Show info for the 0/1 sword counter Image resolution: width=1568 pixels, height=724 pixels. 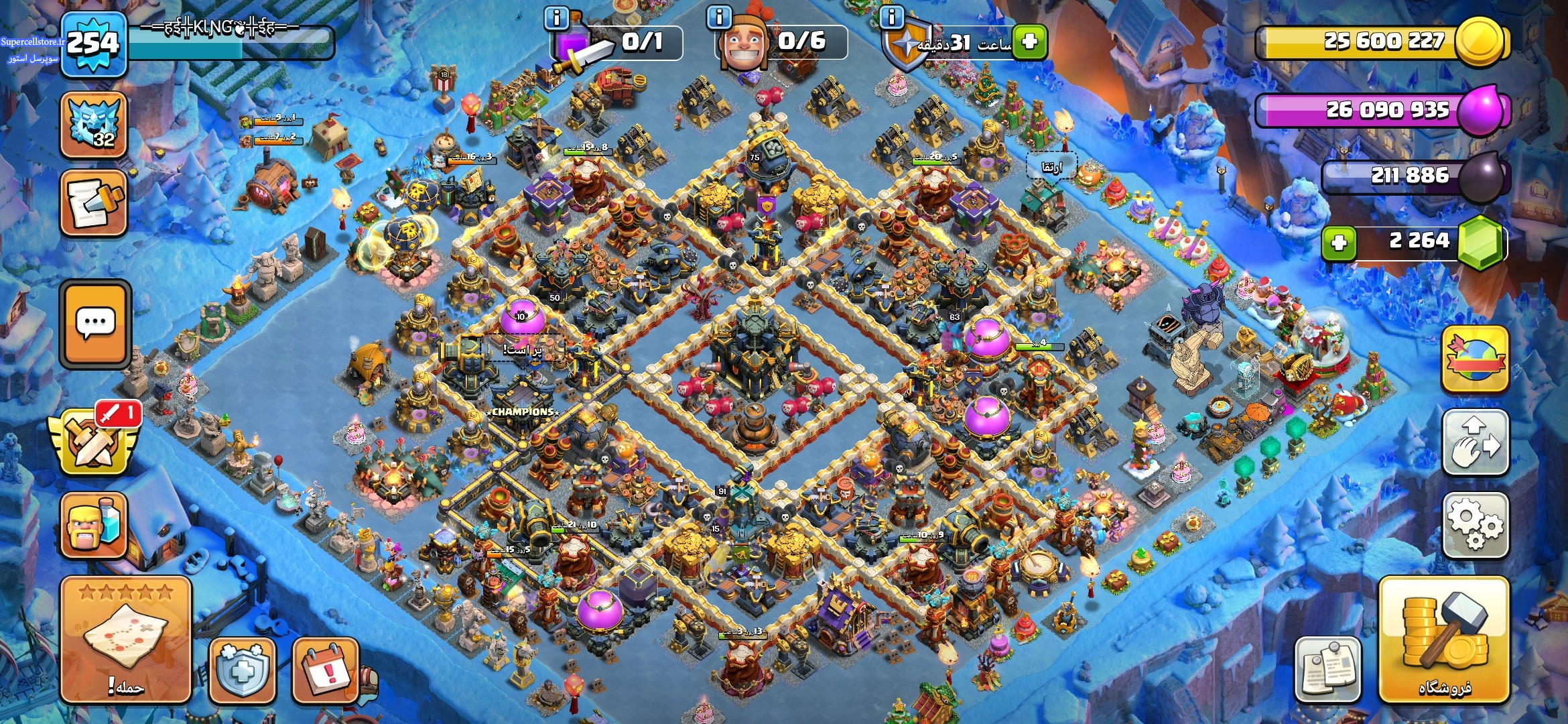557,17
